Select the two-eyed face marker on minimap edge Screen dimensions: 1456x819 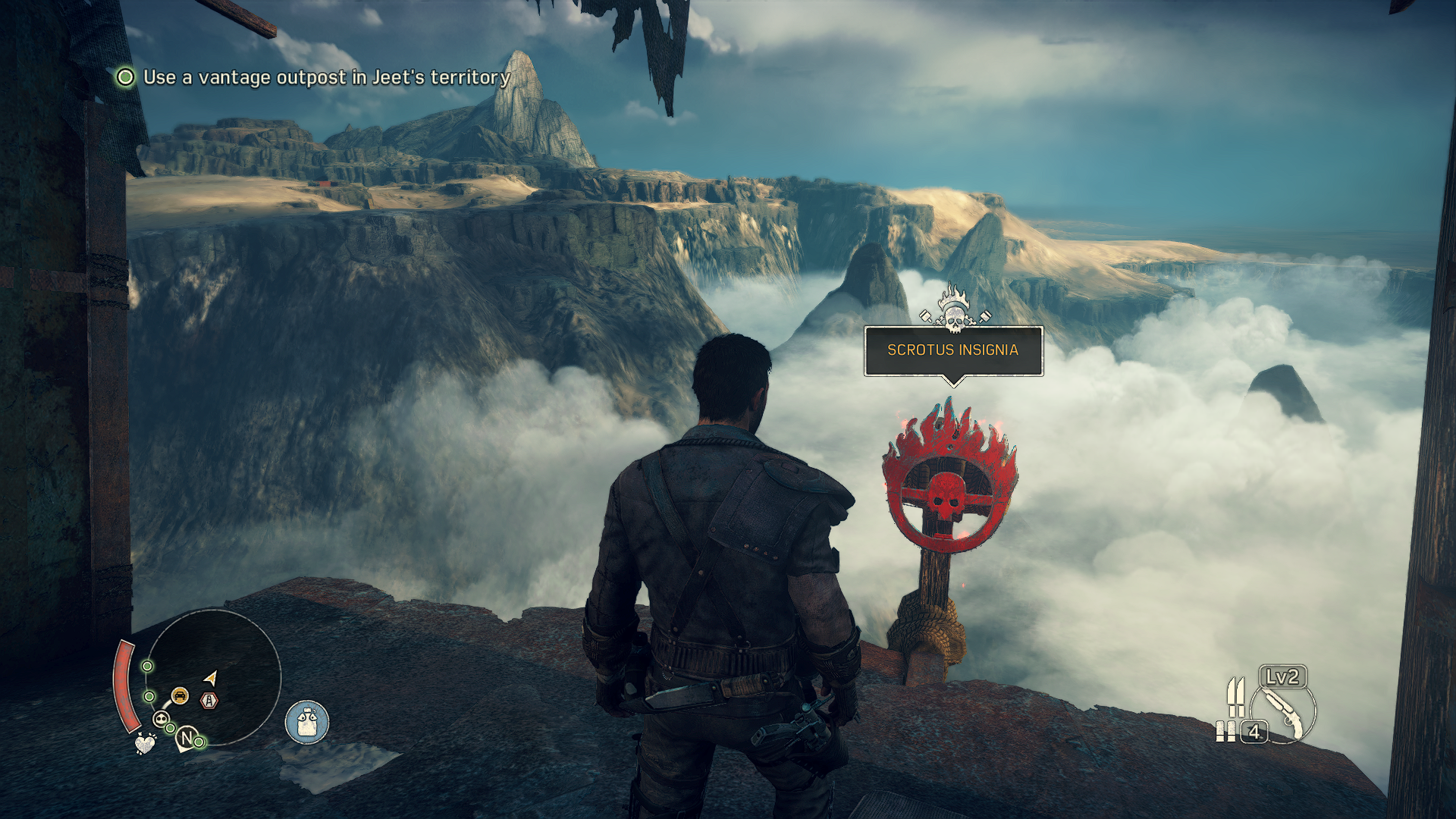point(161,719)
